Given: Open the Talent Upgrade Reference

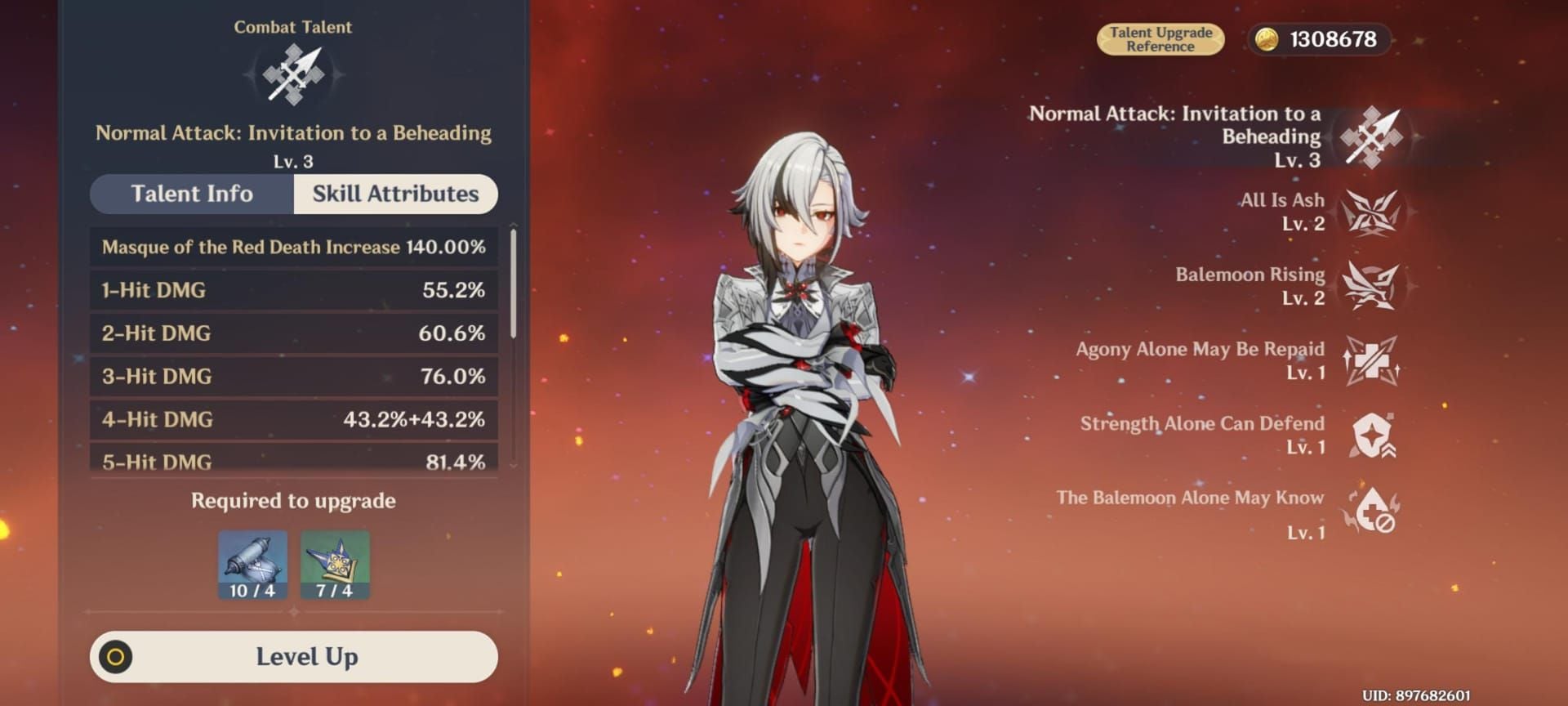Looking at the screenshot, I should [x=1160, y=39].
